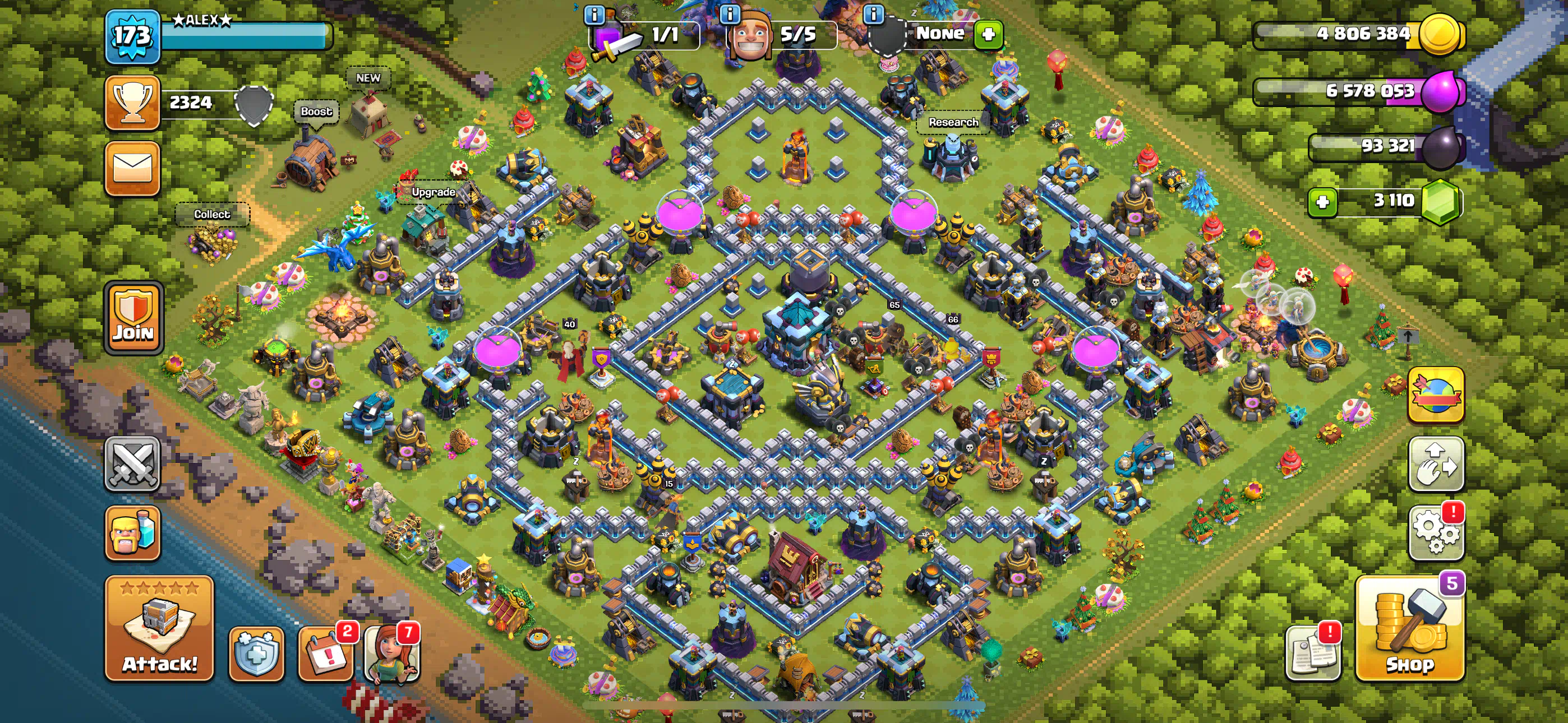Image resolution: width=1568 pixels, height=723 pixels.
Task: Open the player profile level 173 badge
Action: [132, 36]
